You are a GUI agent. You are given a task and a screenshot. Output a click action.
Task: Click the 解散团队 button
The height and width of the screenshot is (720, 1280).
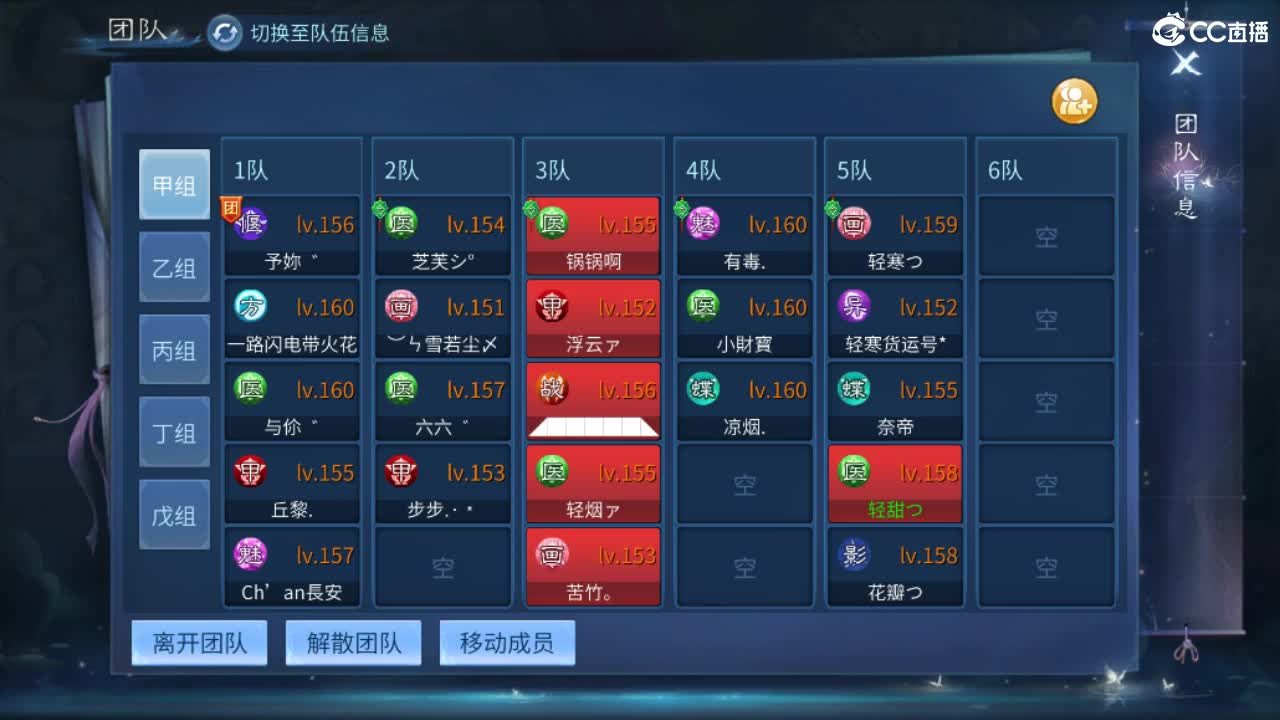[354, 643]
